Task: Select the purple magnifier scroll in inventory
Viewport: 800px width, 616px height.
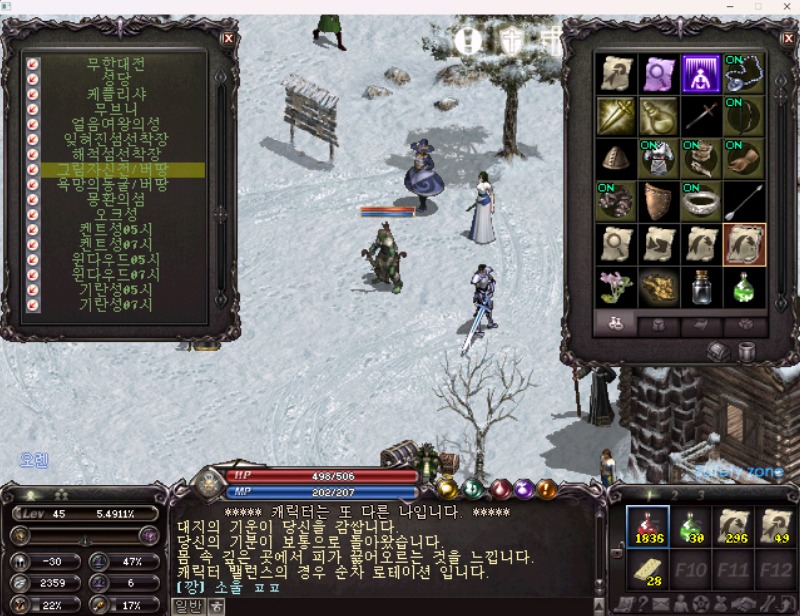Action: (x=659, y=73)
